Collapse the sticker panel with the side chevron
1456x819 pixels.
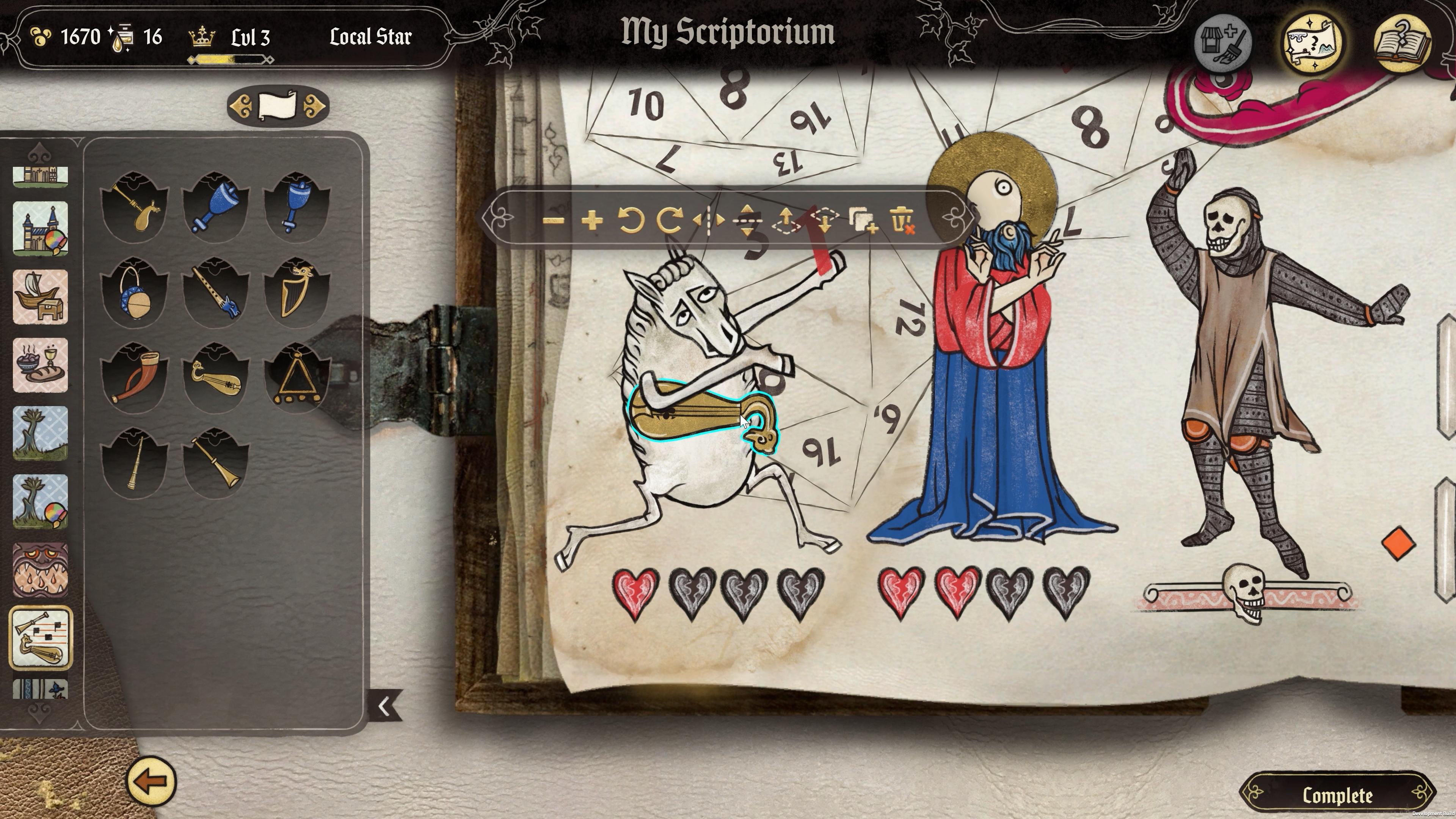point(384,705)
